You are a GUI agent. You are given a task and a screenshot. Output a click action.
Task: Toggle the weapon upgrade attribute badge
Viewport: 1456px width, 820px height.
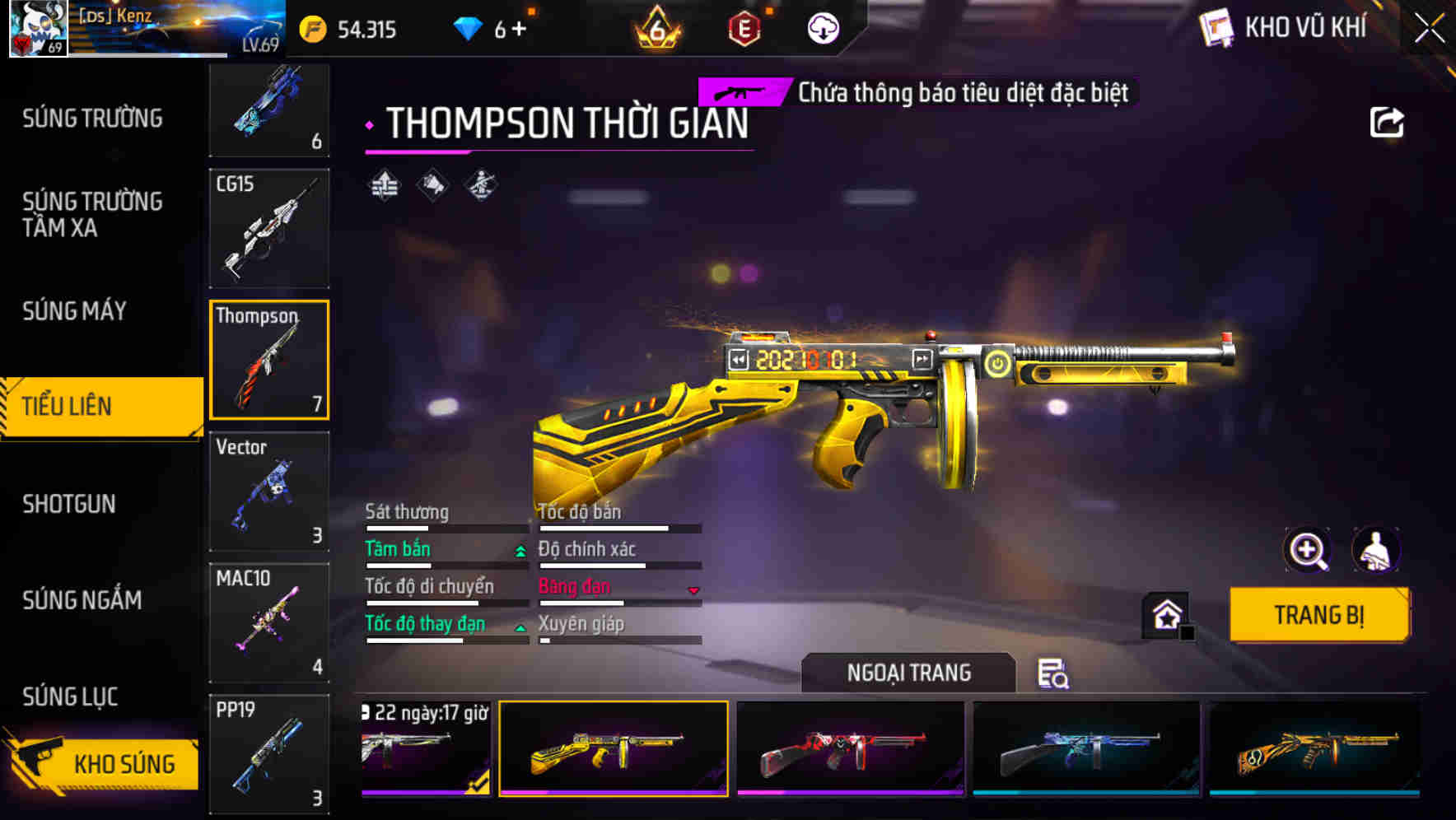coord(386,183)
